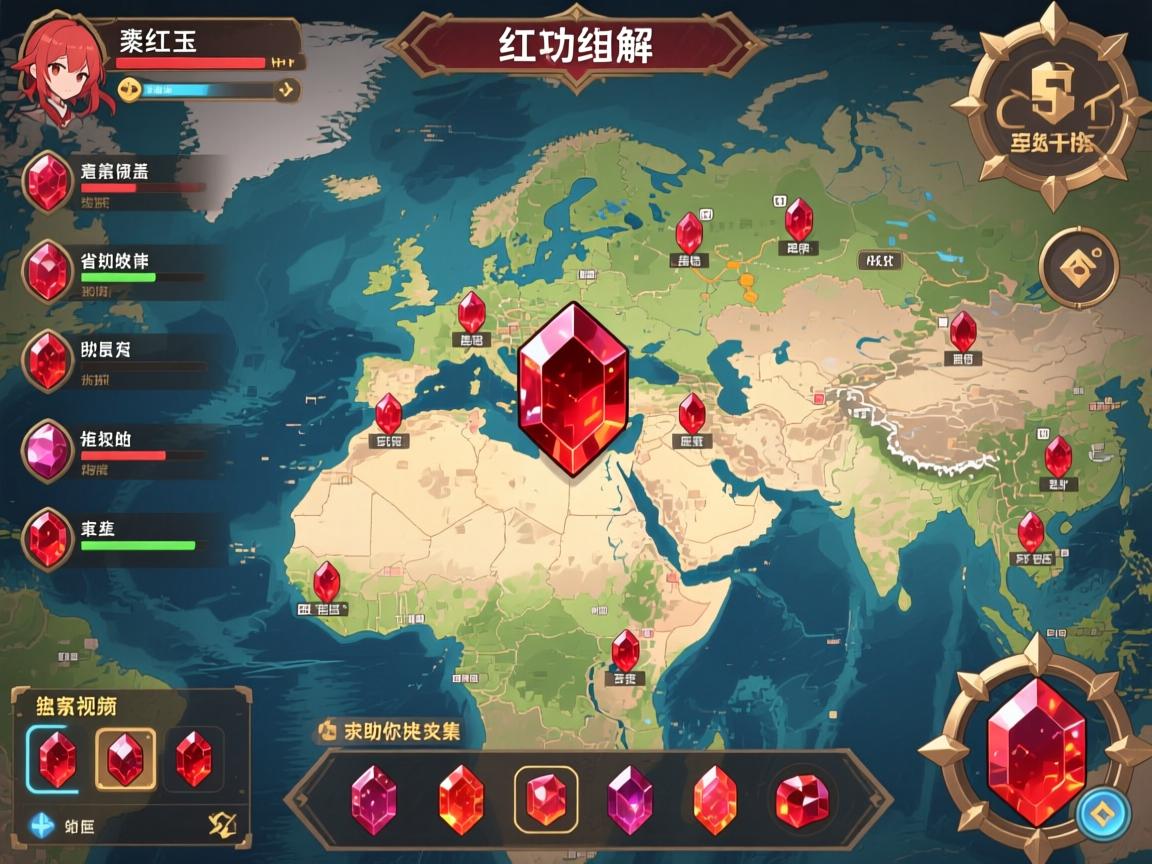Pick the purple gem in the bottom bar
The width and height of the screenshot is (1152, 864).
630,799
